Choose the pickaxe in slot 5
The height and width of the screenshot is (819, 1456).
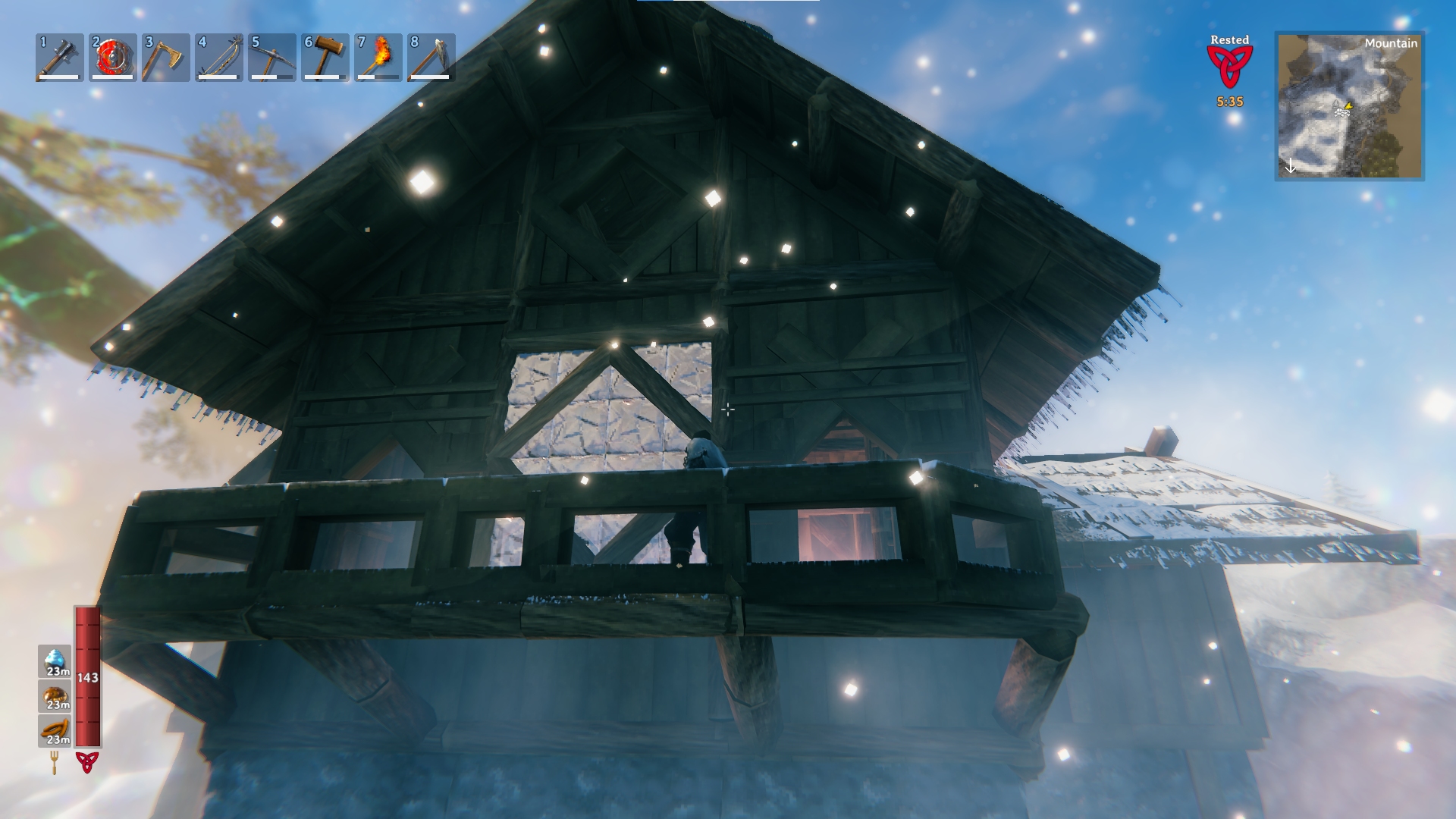272,57
